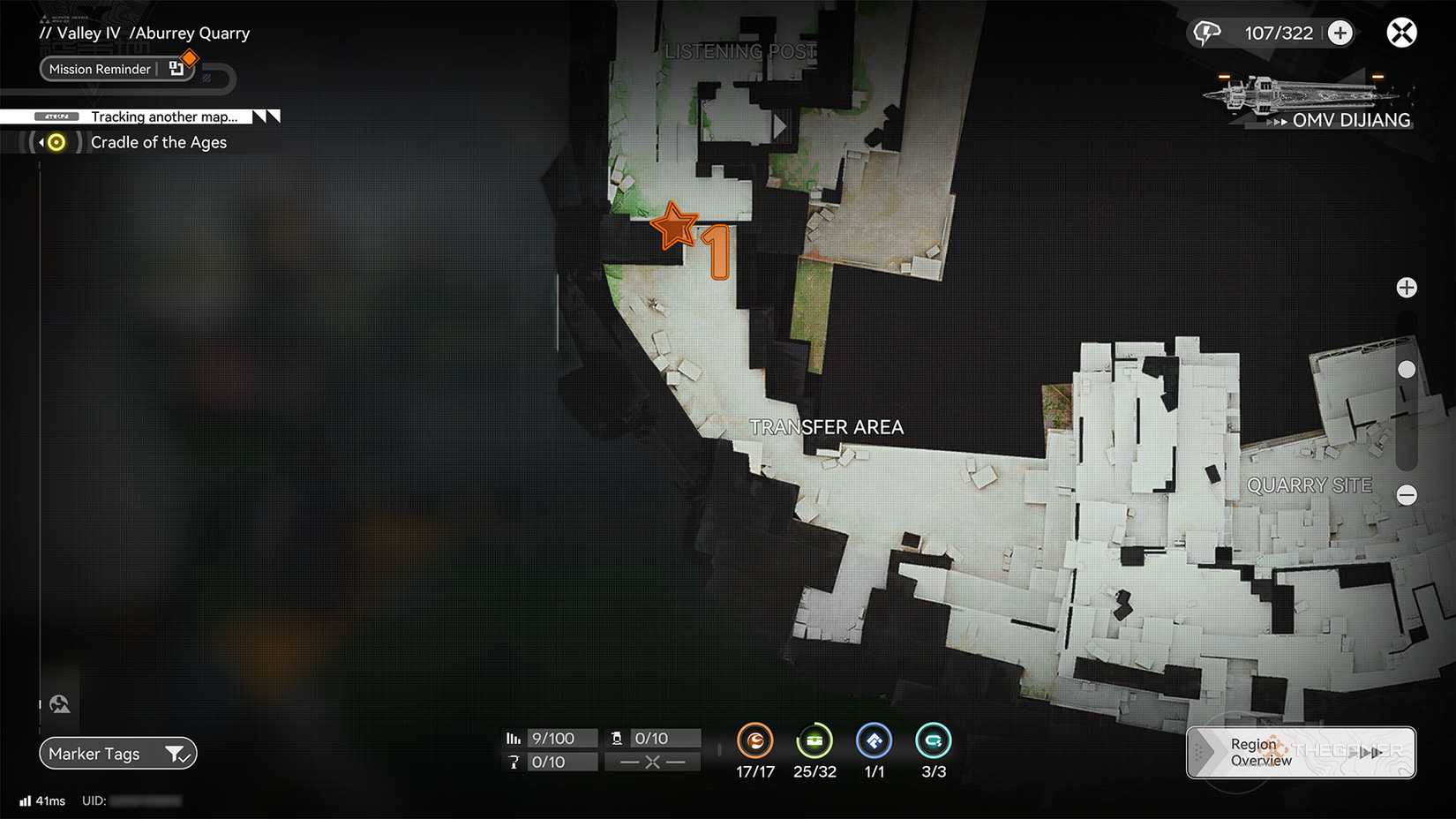Viewport: 1456px width, 819px height.
Task: Open the globe icon above Marker Tags
Action: point(59,703)
